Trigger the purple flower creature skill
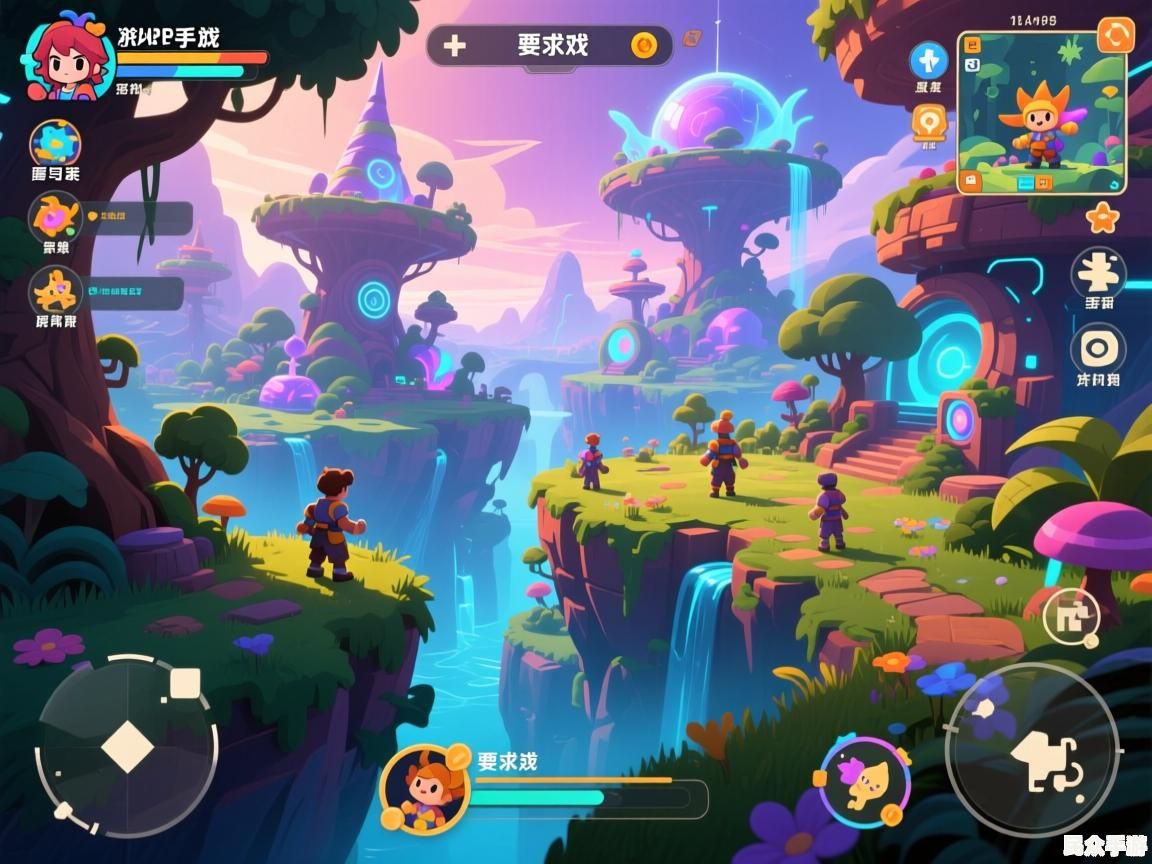Viewport: 1152px width, 864px height. point(864,780)
